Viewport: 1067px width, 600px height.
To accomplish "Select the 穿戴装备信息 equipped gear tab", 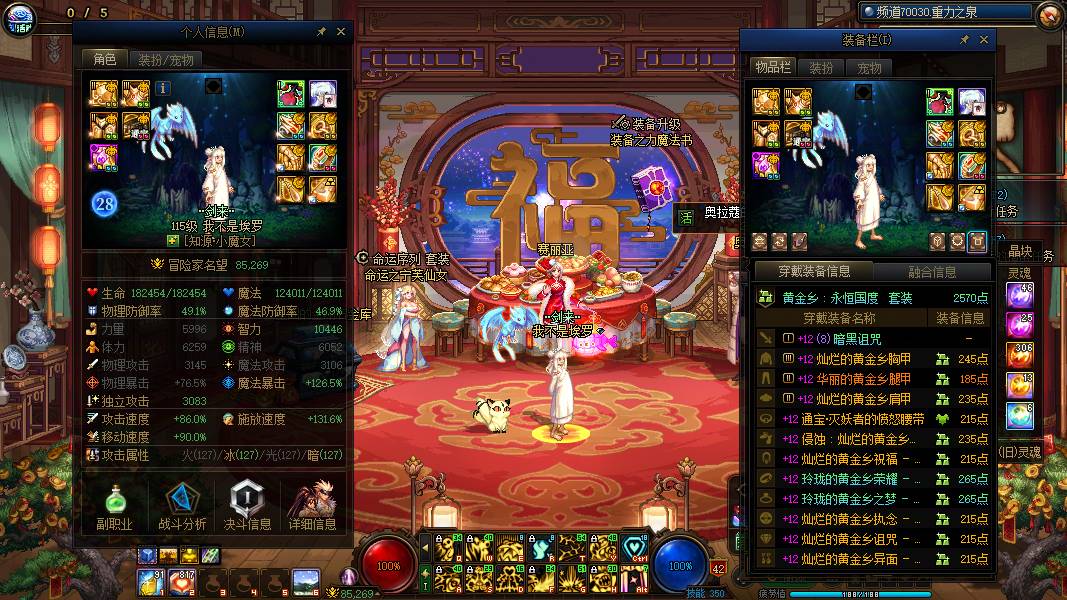I will point(815,271).
